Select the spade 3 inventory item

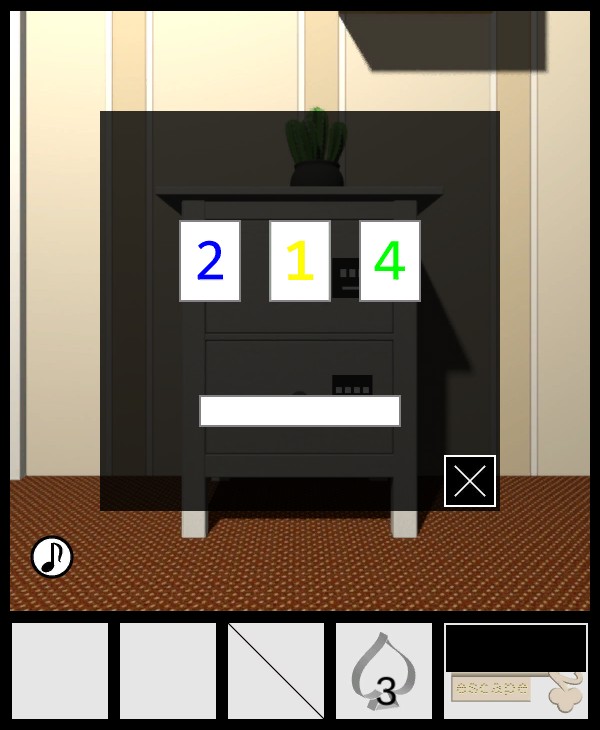coord(384,671)
